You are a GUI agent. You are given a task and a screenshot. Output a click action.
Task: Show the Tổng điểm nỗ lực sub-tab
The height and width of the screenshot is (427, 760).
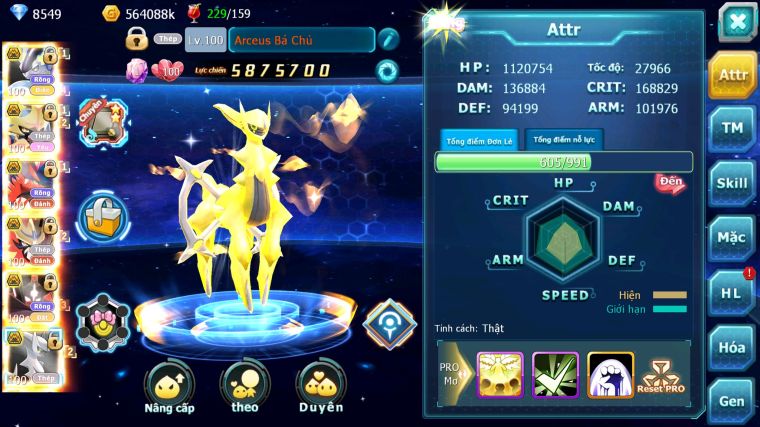tap(564, 140)
